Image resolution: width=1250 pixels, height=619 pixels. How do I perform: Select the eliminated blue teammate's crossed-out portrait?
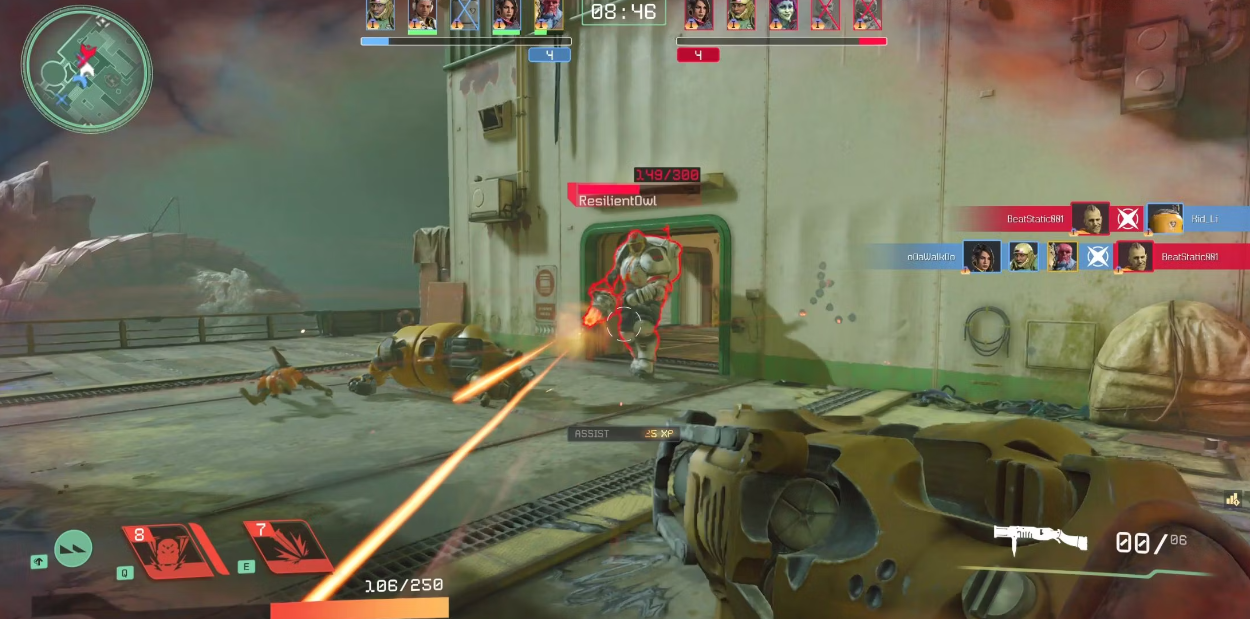pos(464,14)
